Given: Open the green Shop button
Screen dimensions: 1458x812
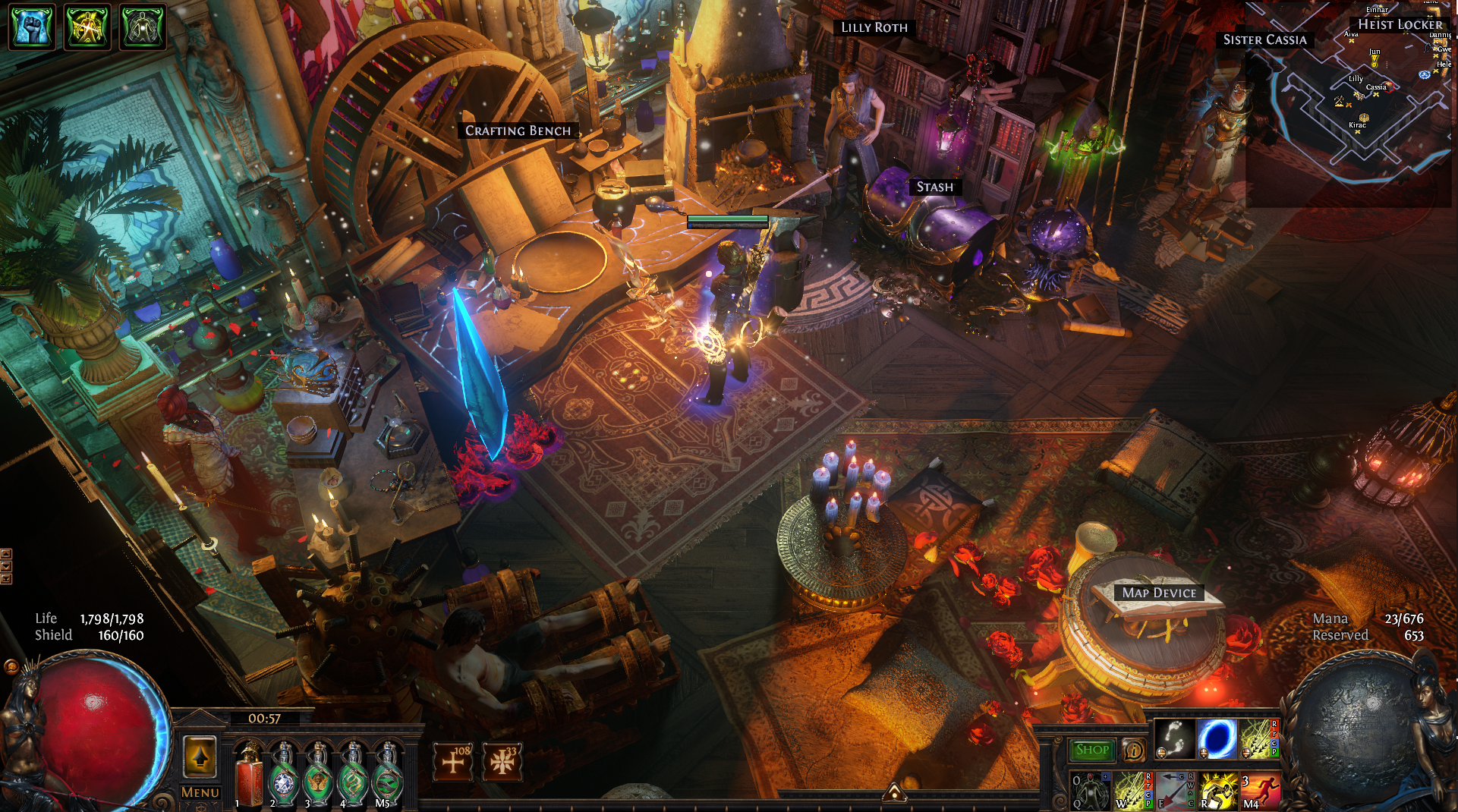Looking at the screenshot, I should 1092,750.
